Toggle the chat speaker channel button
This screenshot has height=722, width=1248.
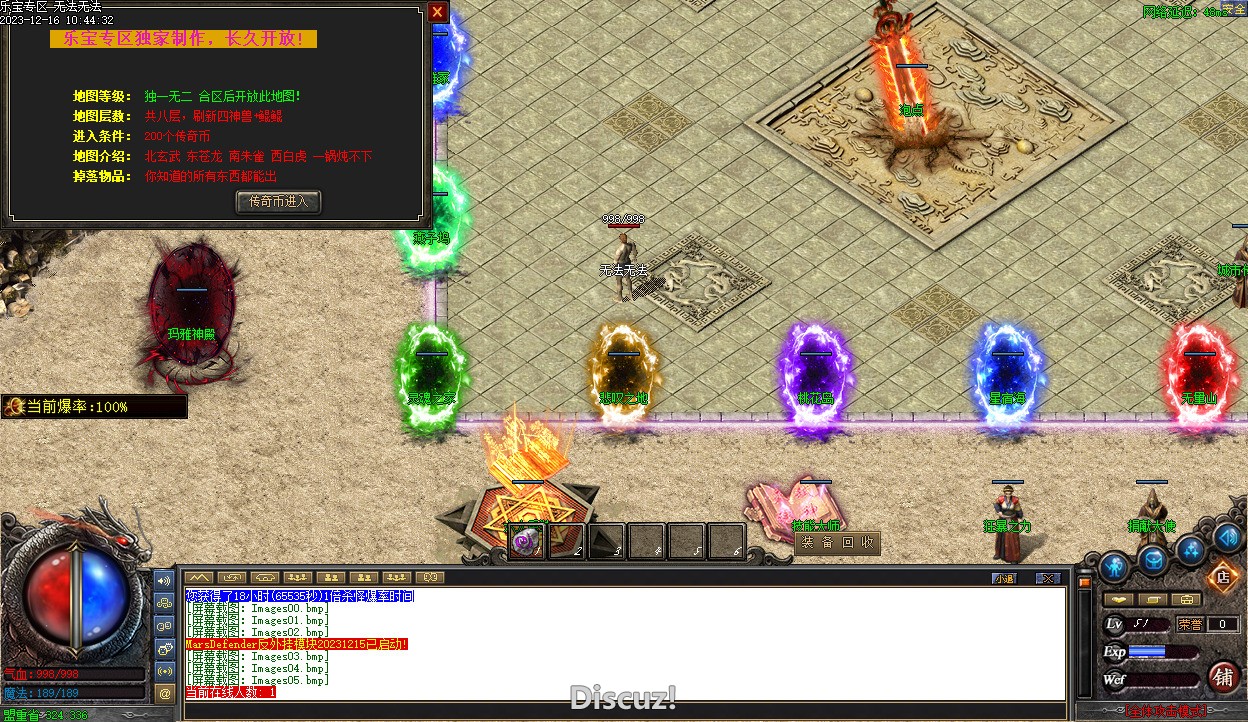pos(166,580)
